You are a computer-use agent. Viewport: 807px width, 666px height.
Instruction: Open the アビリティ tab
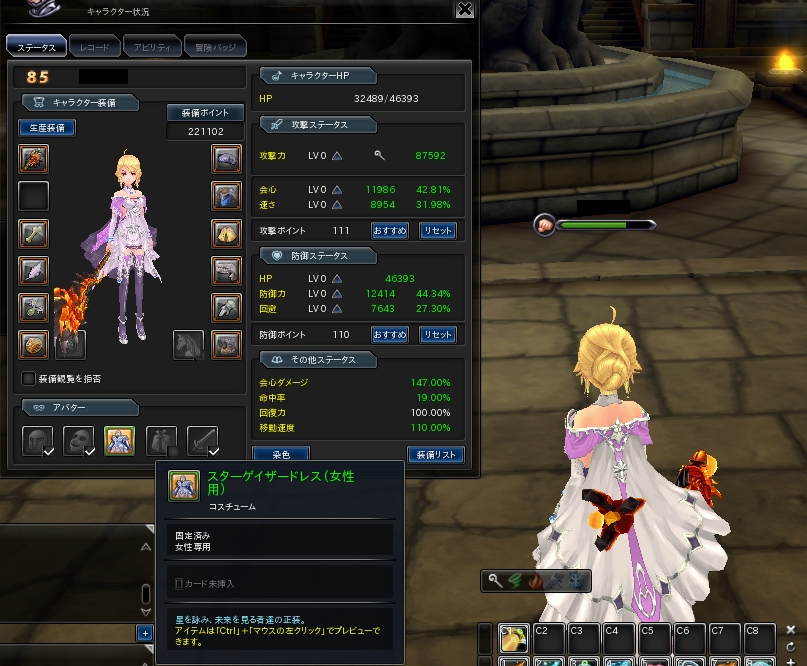153,47
